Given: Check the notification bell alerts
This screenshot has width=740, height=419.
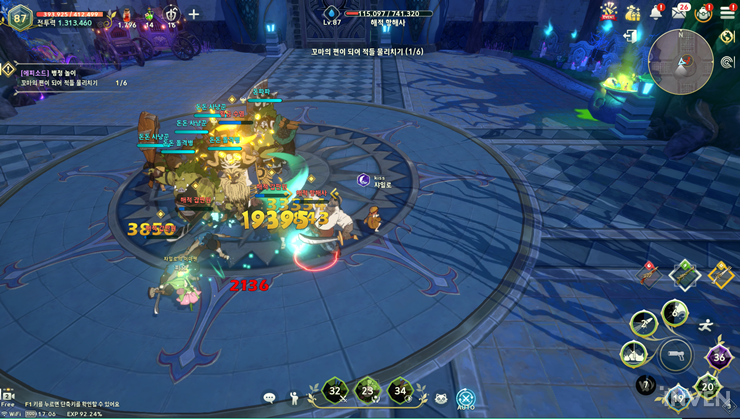Looking at the screenshot, I should pos(656,12).
